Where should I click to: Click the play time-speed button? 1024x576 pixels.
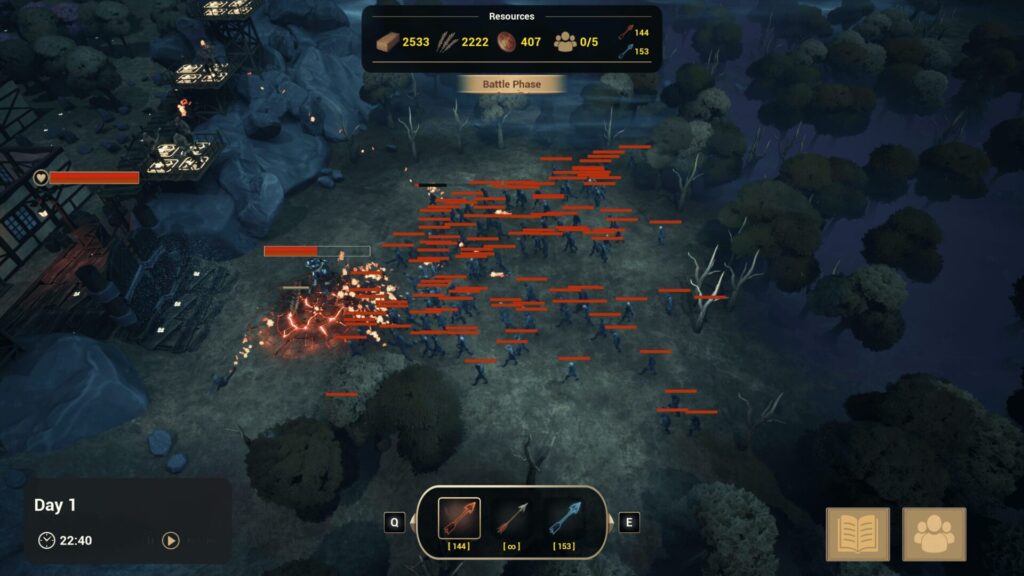click(171, 540)
